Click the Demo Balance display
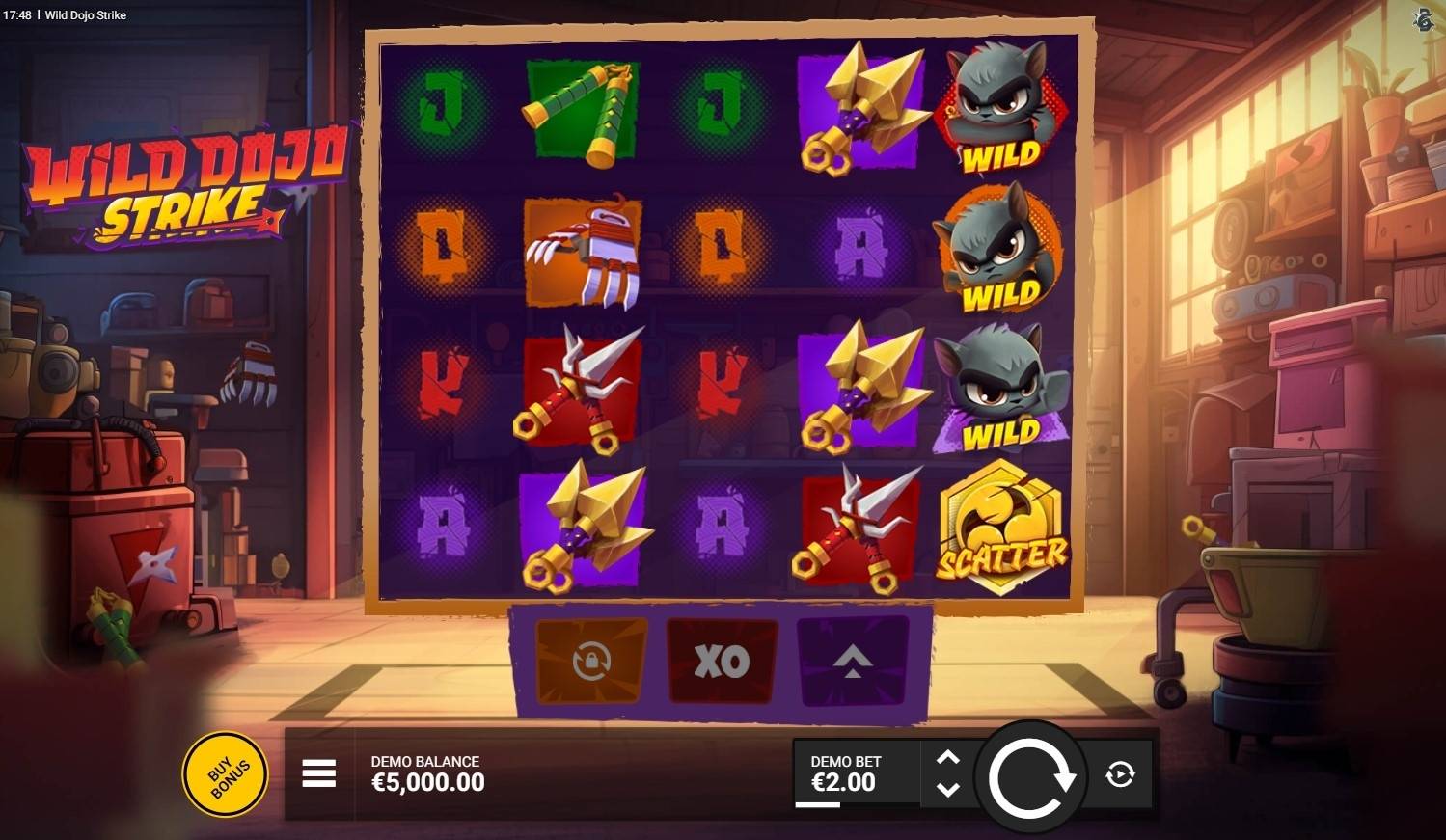 (427, 773)
